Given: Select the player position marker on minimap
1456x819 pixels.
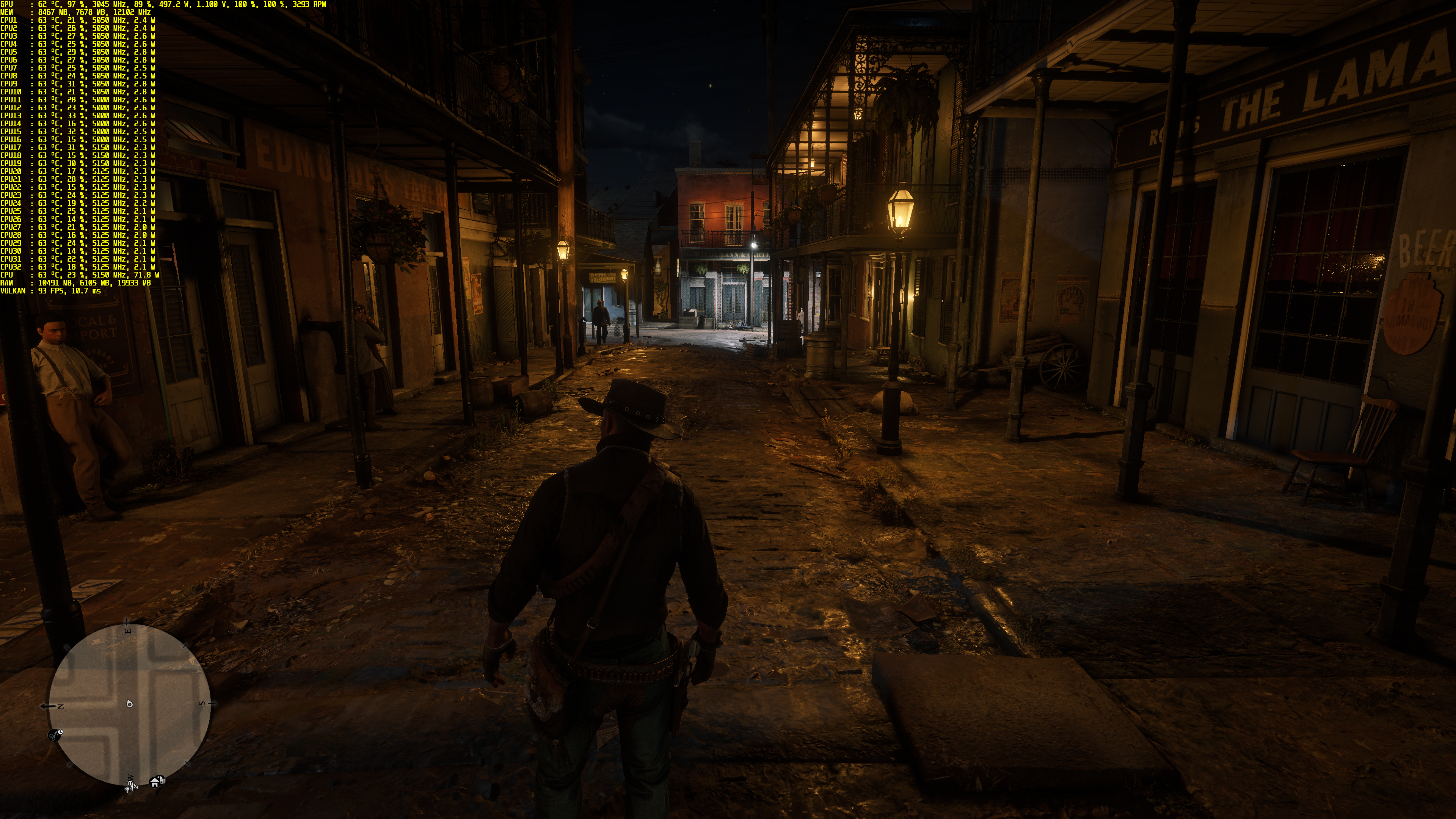Looking at the screenshot, I should (130, 704).
